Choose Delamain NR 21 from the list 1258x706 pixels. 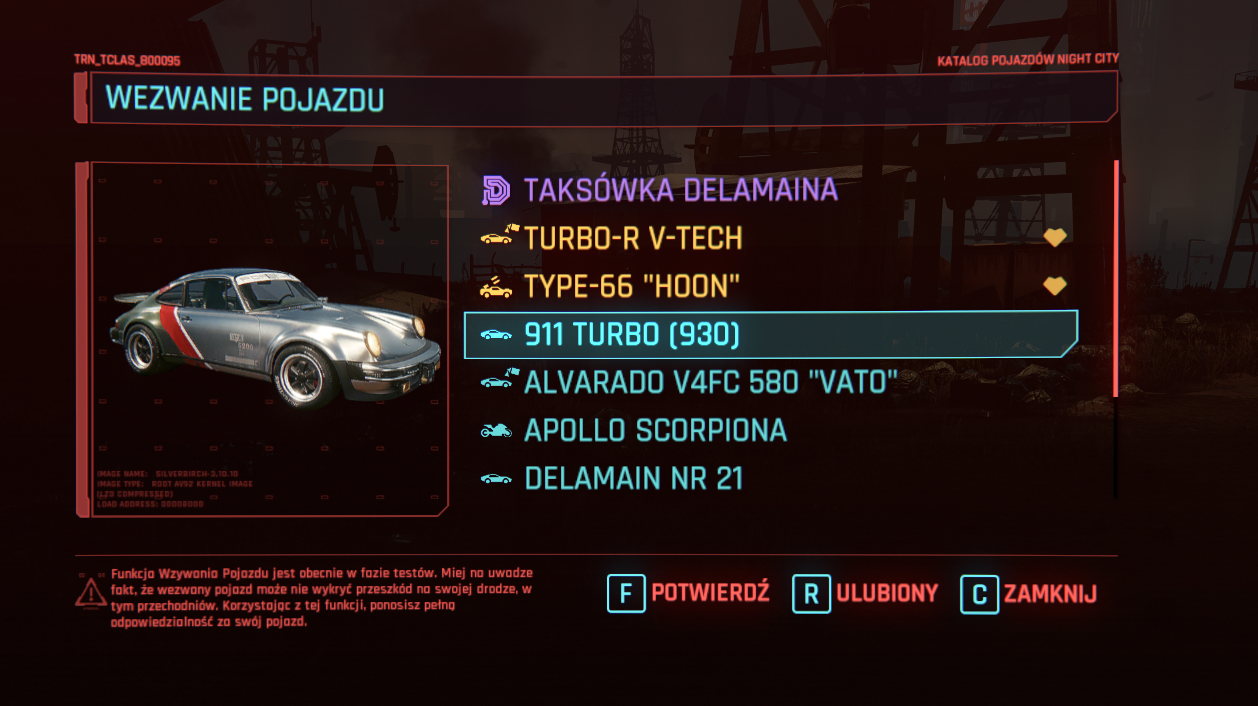pyautogui.click(x=633, y=478)
